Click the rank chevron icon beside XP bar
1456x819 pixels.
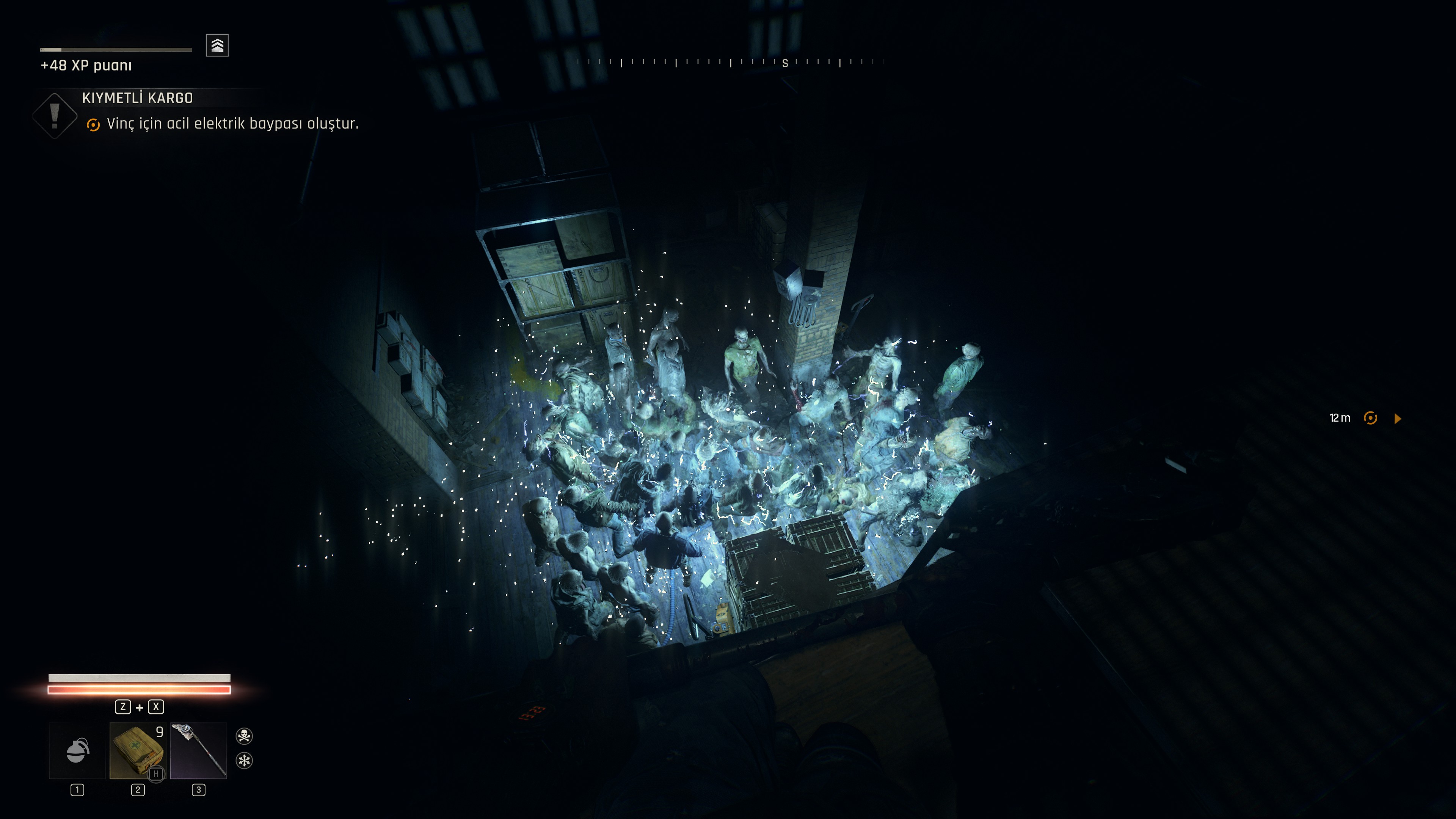click(x=218, y=45)
